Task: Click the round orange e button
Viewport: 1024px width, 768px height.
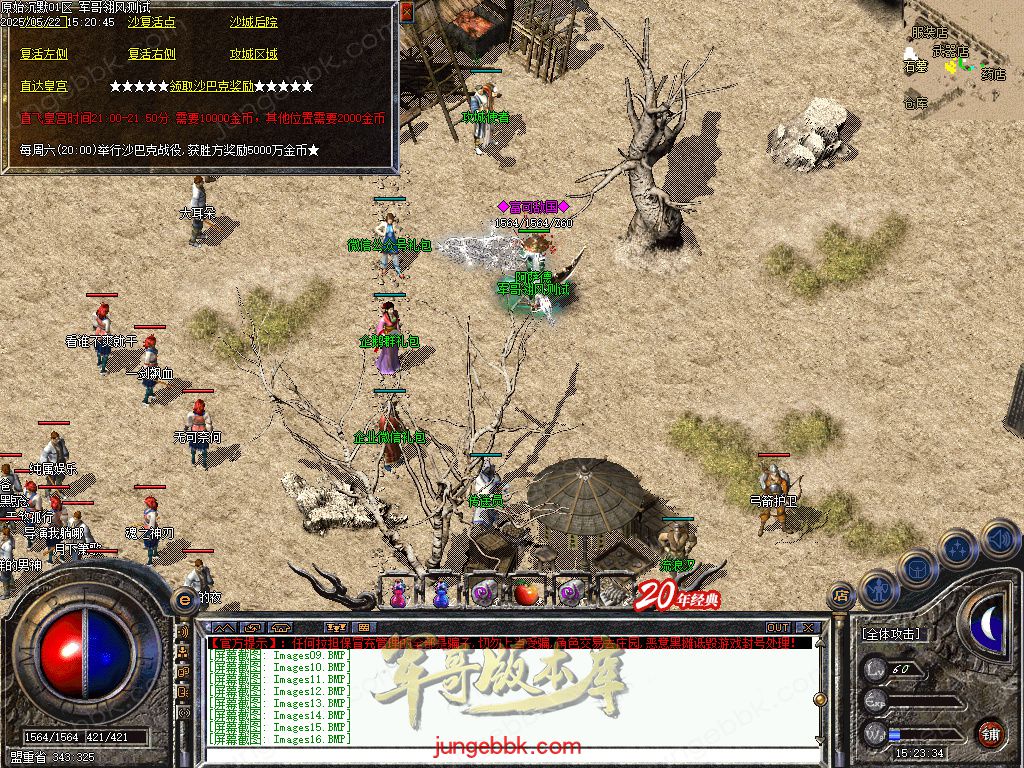Action: (185, 598)
